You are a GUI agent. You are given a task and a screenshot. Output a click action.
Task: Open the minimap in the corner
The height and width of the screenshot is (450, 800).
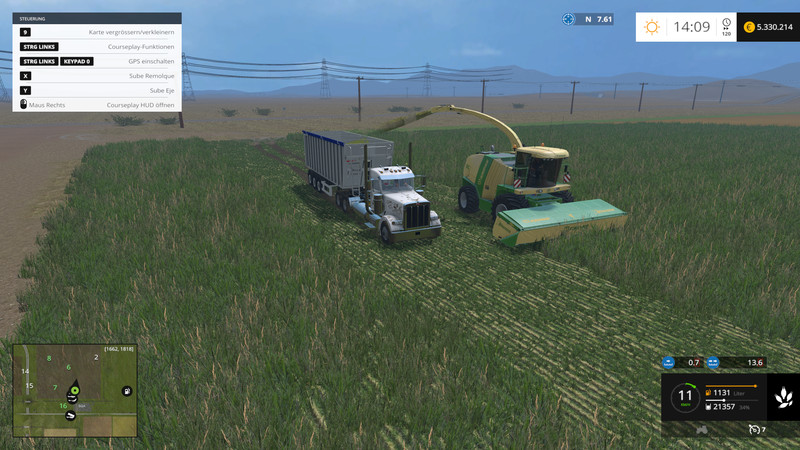click(73, 391)
